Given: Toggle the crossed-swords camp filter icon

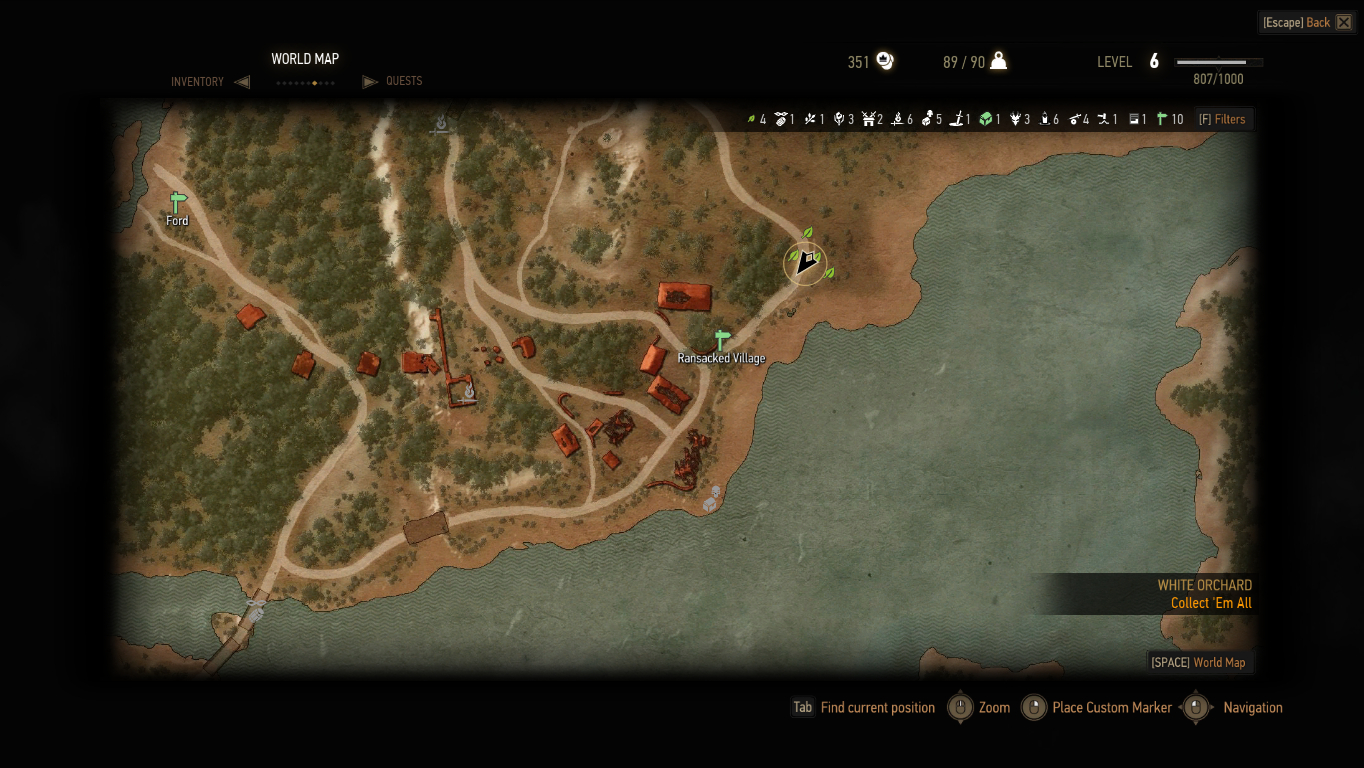Looking at the screenshot, I should click(x=868, y=119).
